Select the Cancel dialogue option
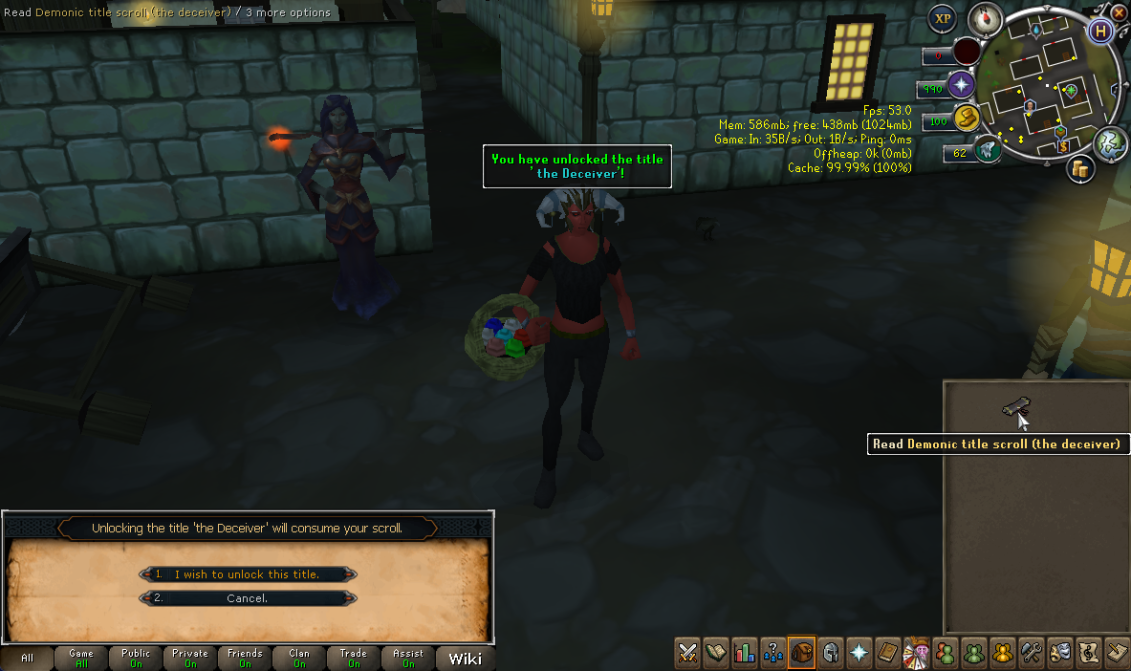1131x671 pixels. [247, 598]
